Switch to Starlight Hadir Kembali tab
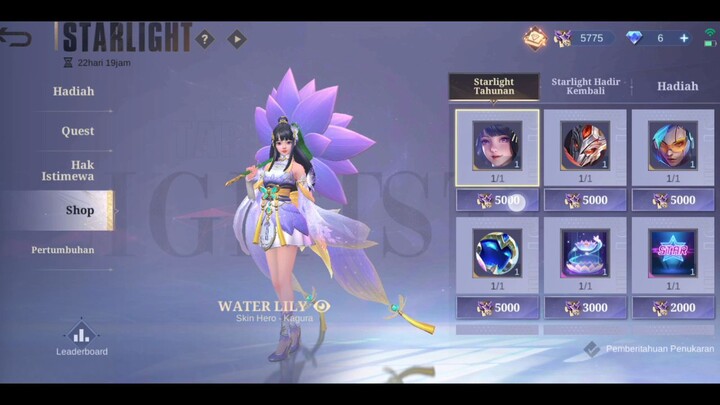Viewport: 720px width, 405px height. pyautogui.click(x=586, y=86)
